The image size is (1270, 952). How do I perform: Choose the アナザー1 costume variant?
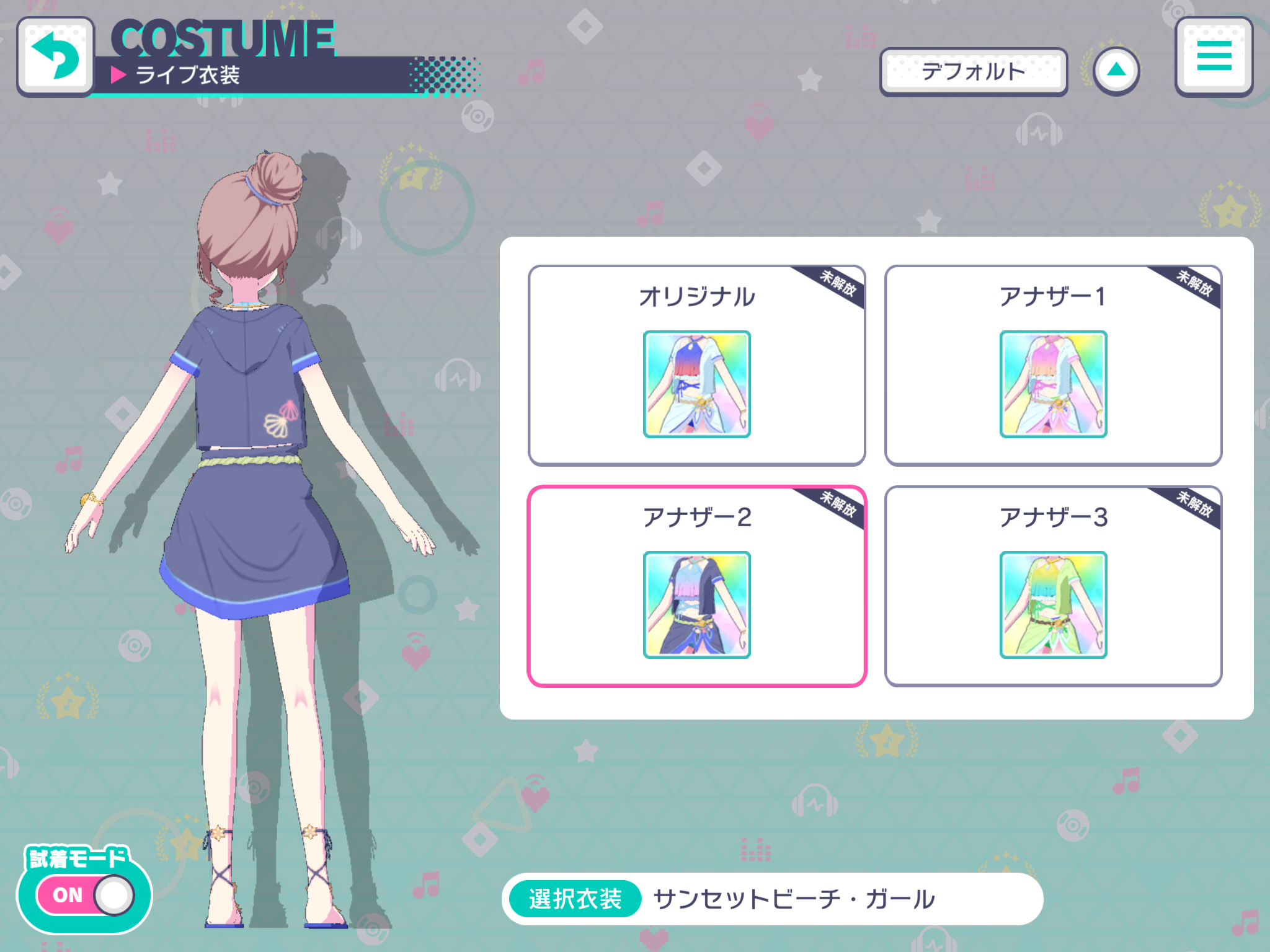pyautogui.click(x=1053, y=365)
